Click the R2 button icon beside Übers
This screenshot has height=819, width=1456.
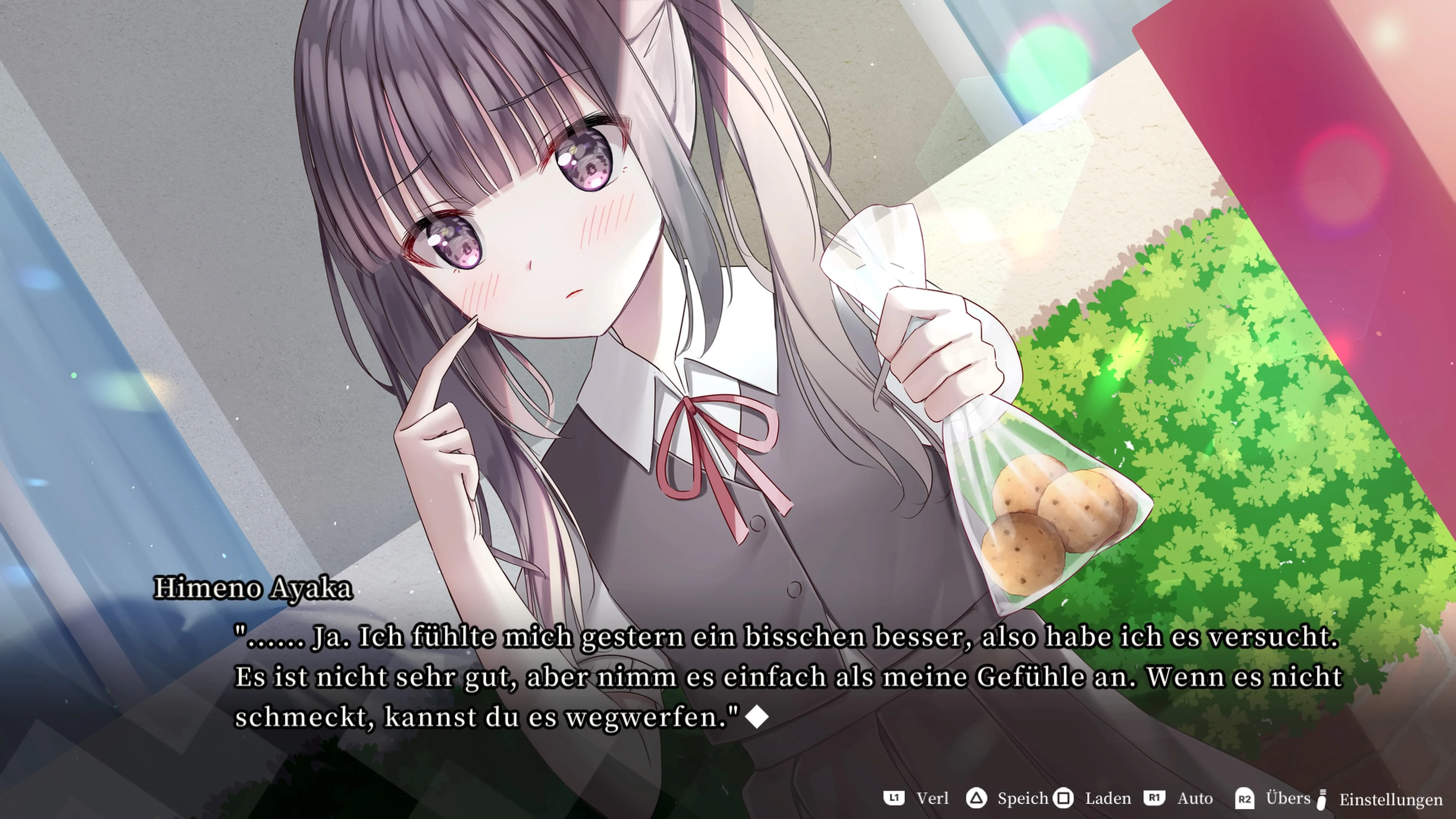tap(1245, 799)
